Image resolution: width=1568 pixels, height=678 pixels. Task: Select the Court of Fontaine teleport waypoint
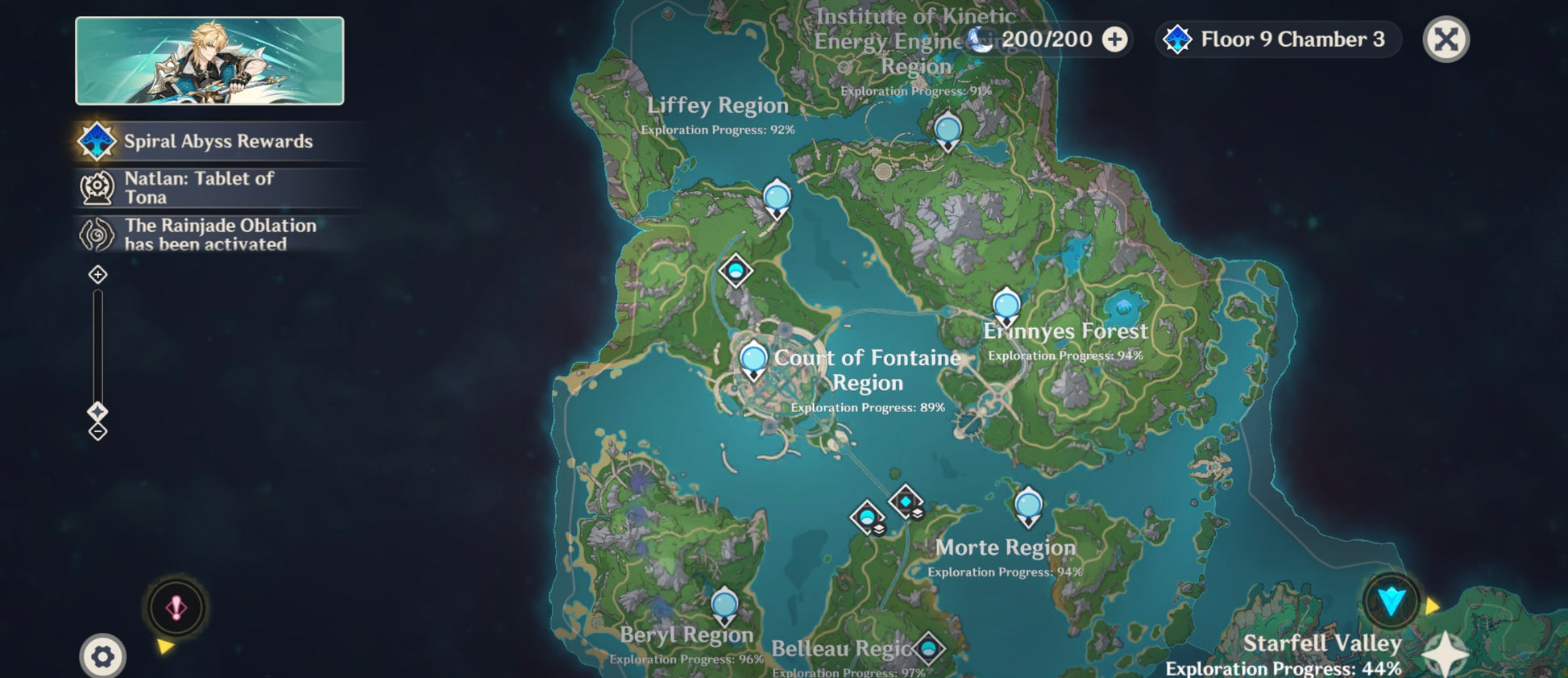(x=753, y=359)
